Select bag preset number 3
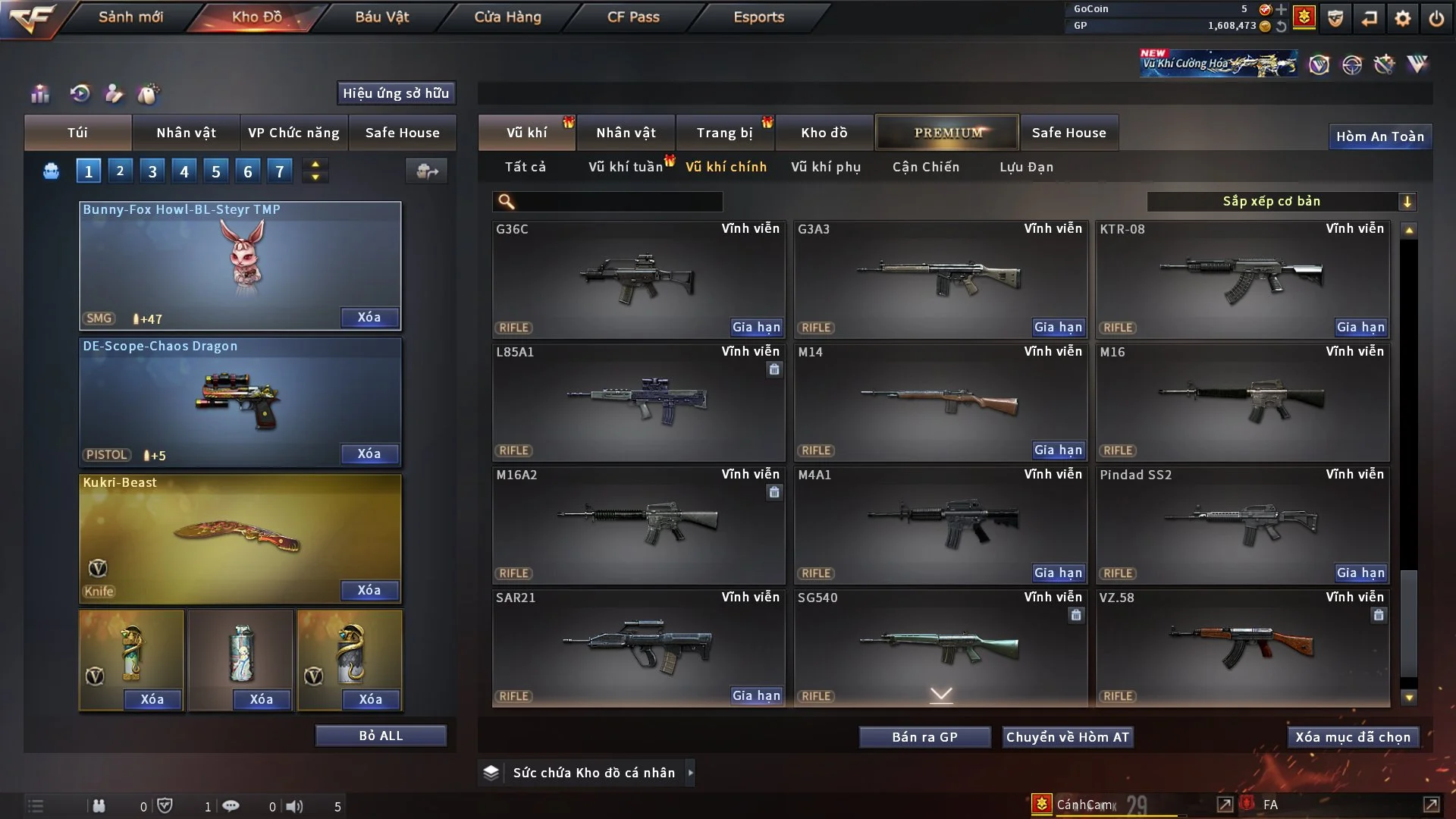The width and height of the screenshot is (1456, 819). click(152, 171)
